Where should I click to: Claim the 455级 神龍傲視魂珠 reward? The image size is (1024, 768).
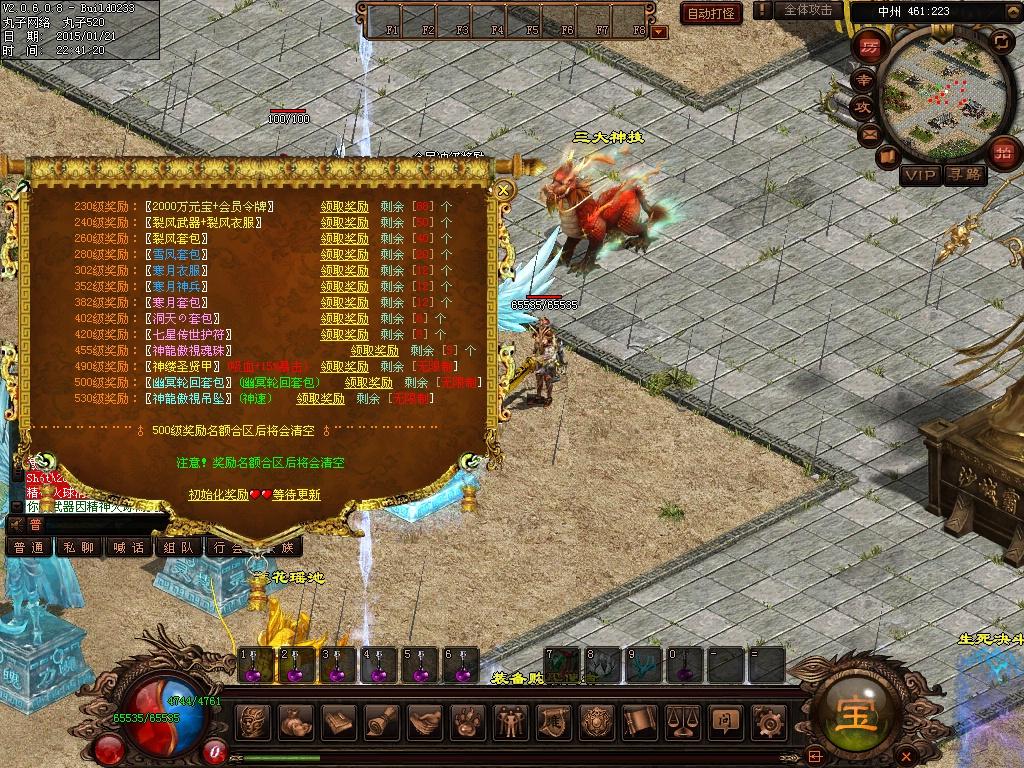[x=374, y=351]
